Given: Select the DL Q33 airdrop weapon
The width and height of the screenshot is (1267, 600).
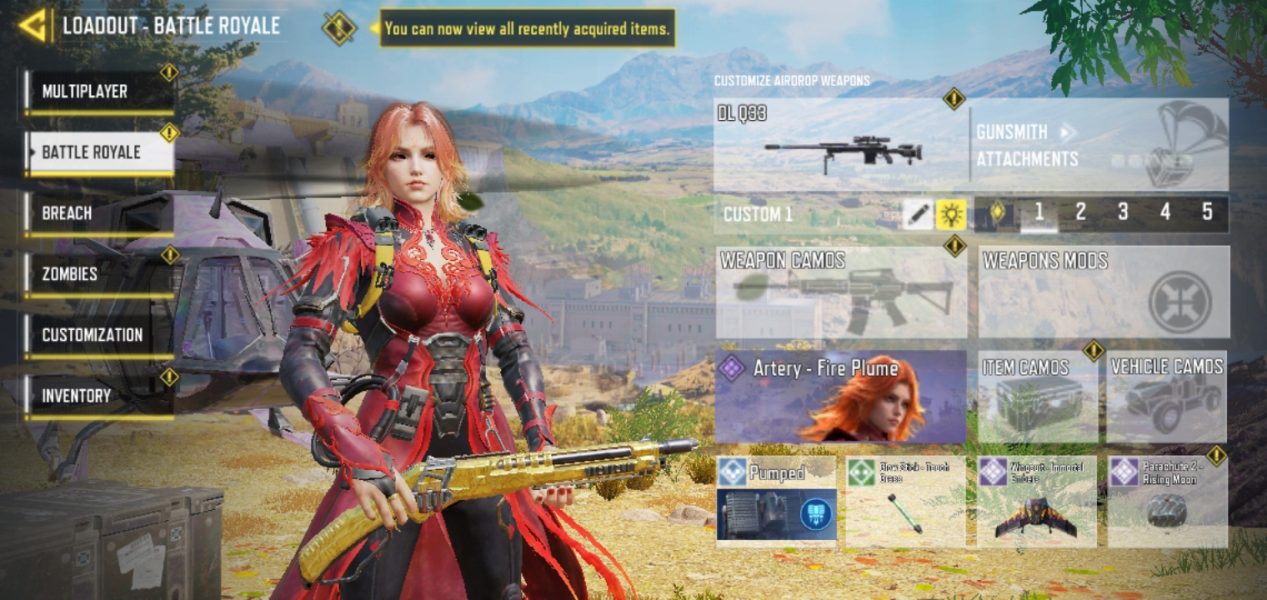Looking at the screenshot, I should pos(841,146).
